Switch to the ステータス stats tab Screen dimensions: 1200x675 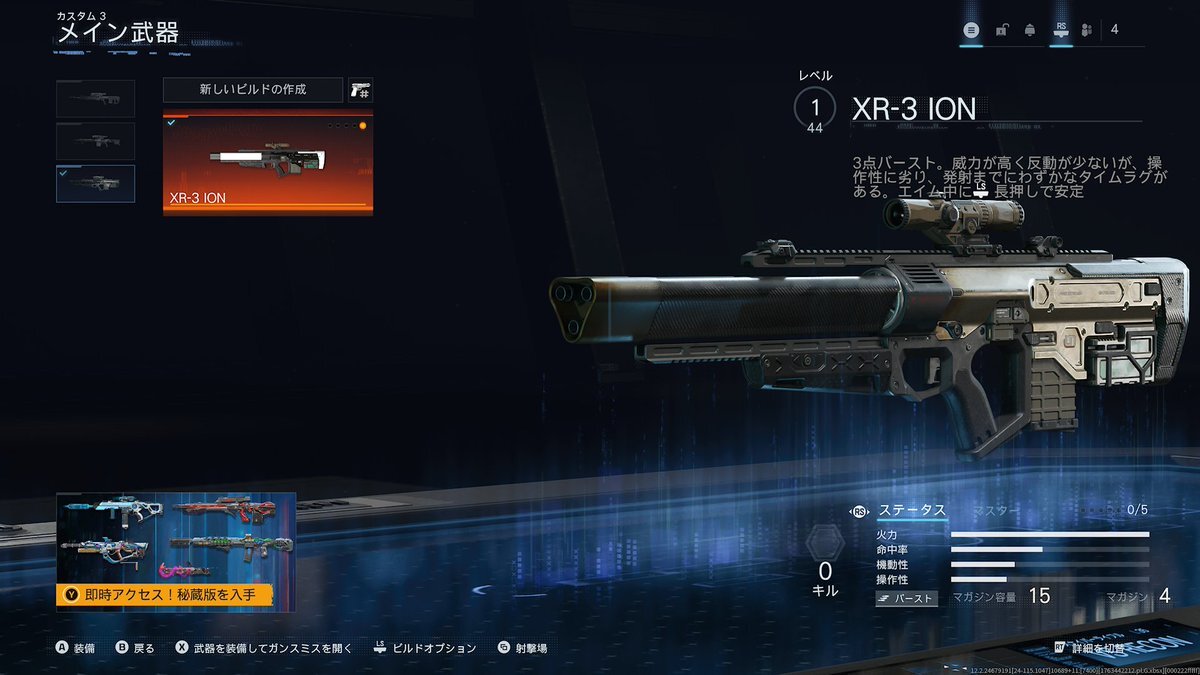[x=911, y=510]
